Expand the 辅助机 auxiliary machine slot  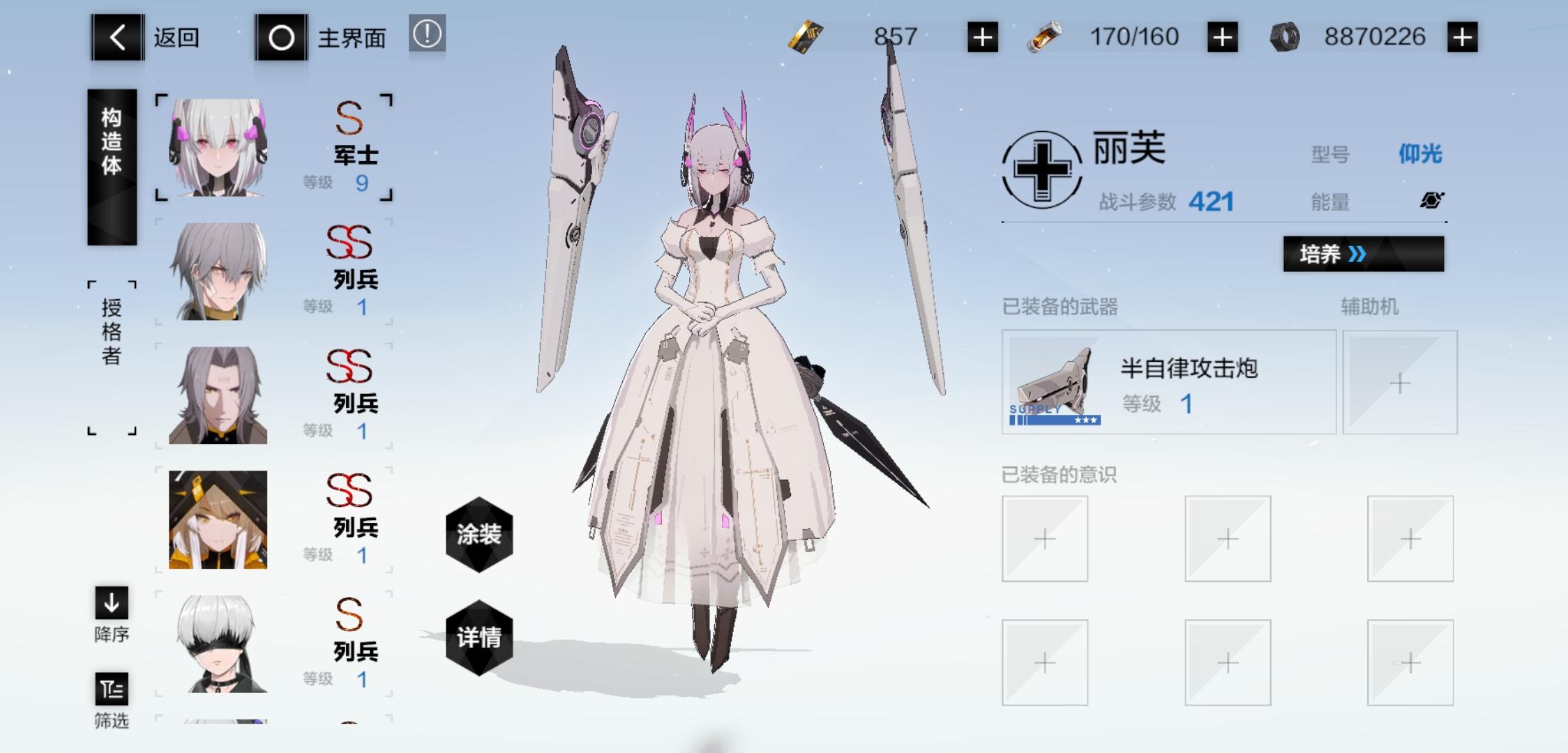1401,384
